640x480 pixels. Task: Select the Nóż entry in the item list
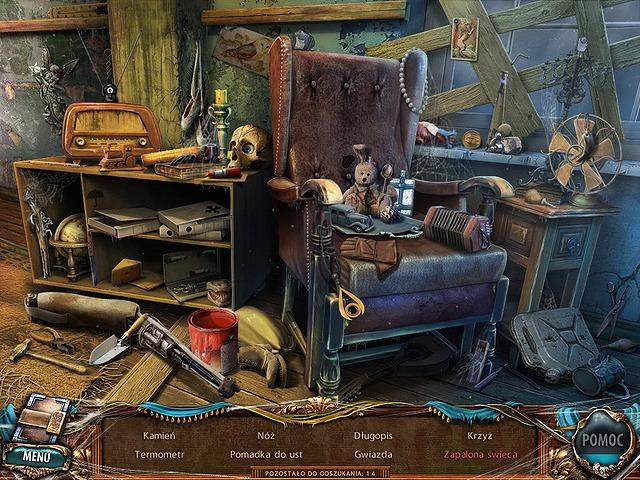tap(265, 436)
